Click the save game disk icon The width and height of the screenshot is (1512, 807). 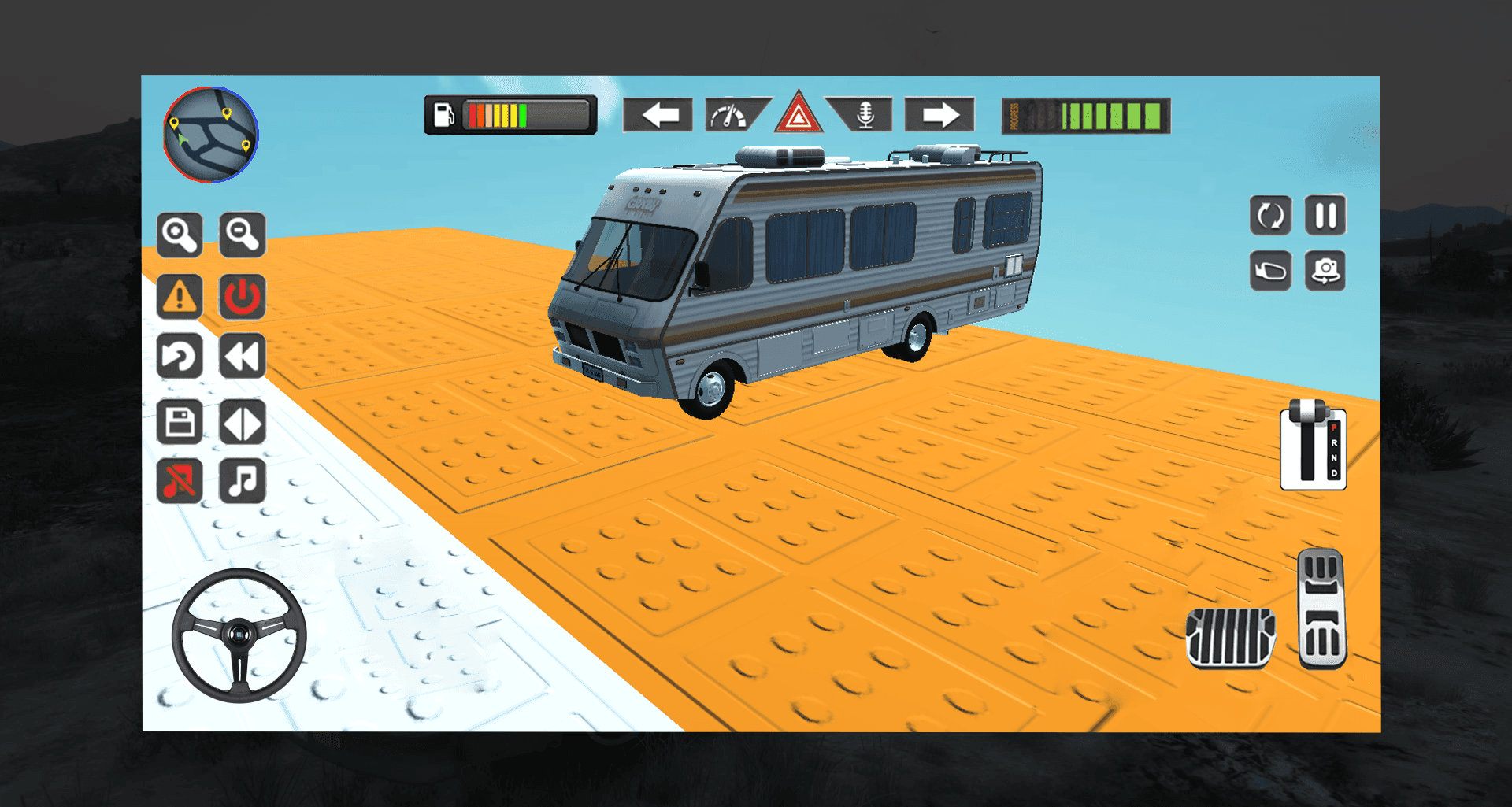pos(180,423)
